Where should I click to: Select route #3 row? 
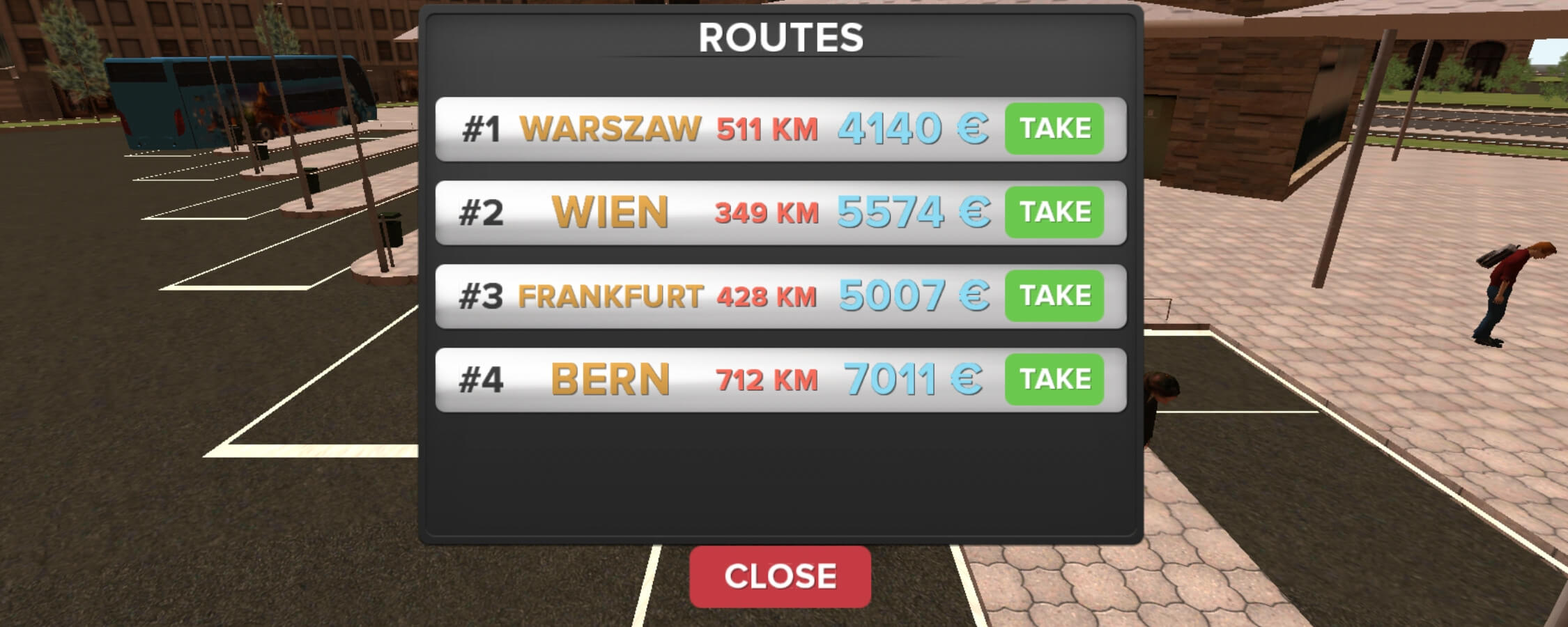[x=697, y=295]
